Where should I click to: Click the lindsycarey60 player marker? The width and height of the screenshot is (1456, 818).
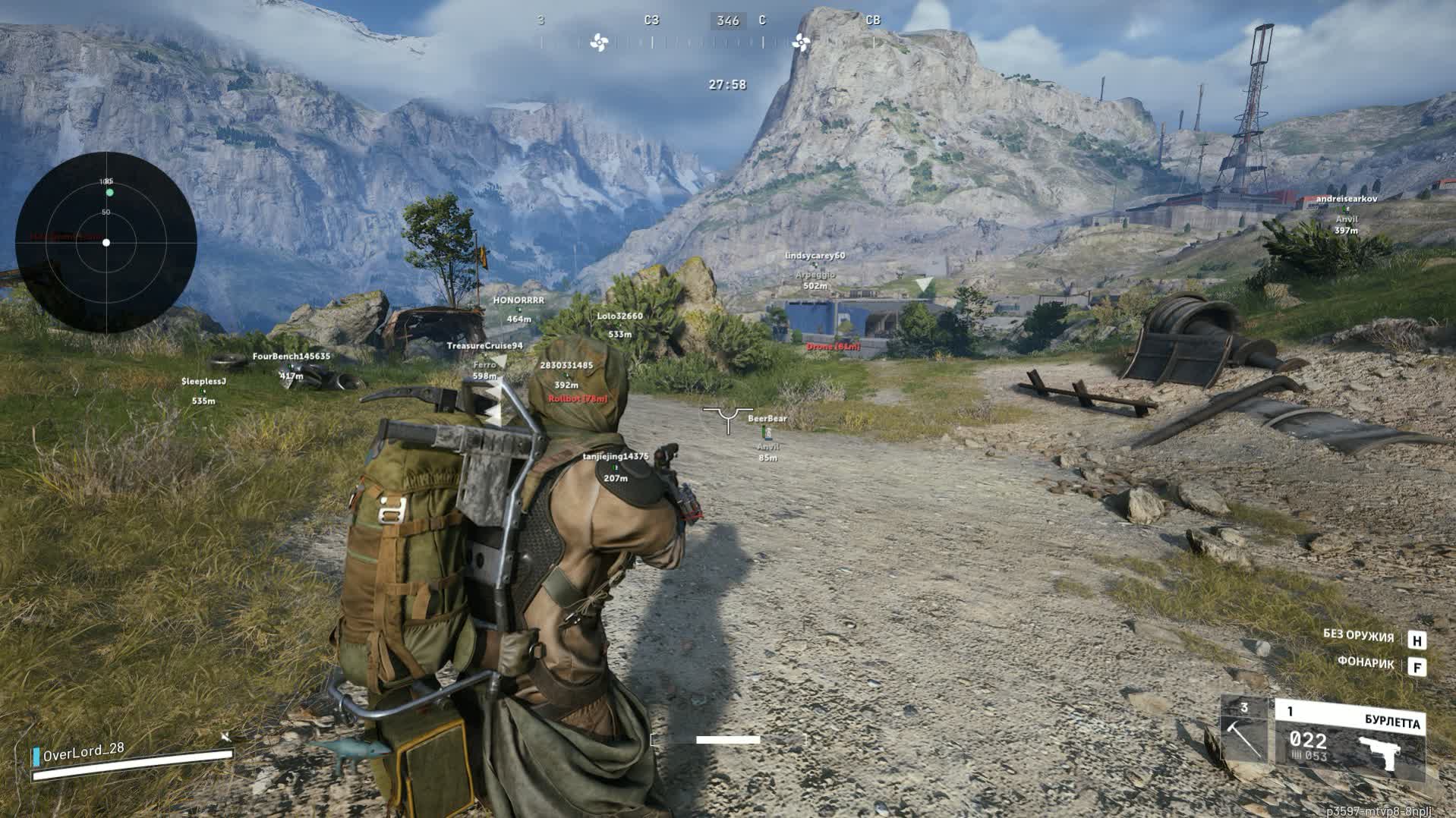(815, 256)
